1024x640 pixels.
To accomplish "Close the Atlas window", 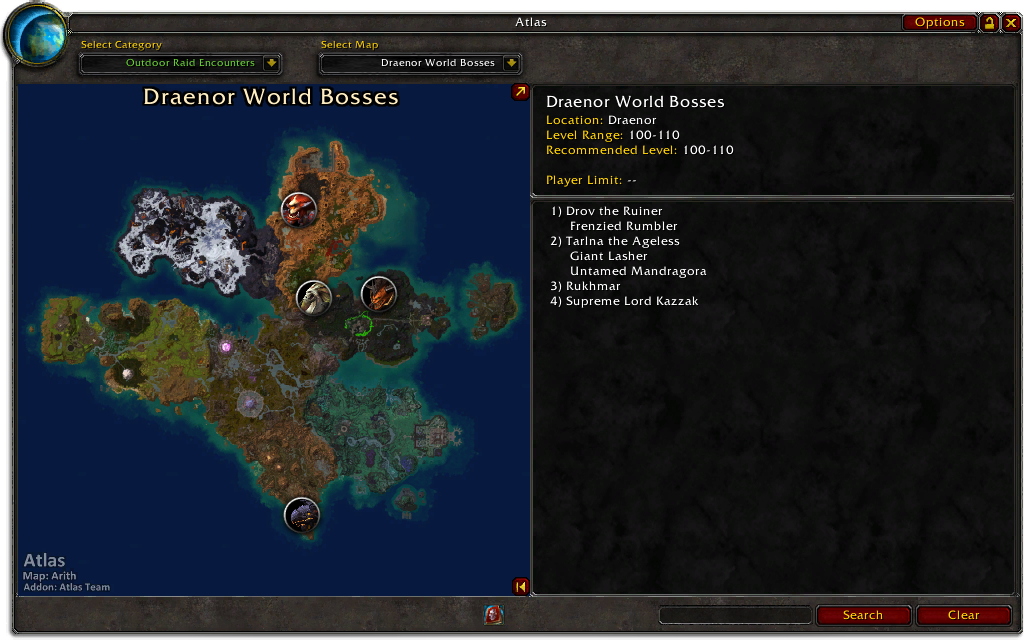I will [x=1009, y=22].
